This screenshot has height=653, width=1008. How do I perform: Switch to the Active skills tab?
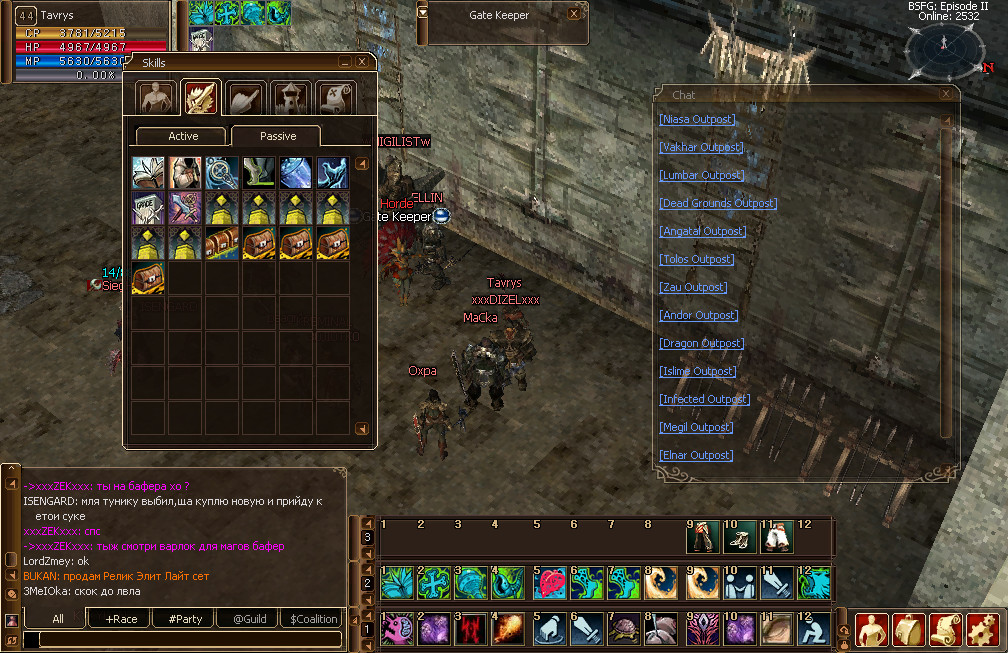point(183,136)
